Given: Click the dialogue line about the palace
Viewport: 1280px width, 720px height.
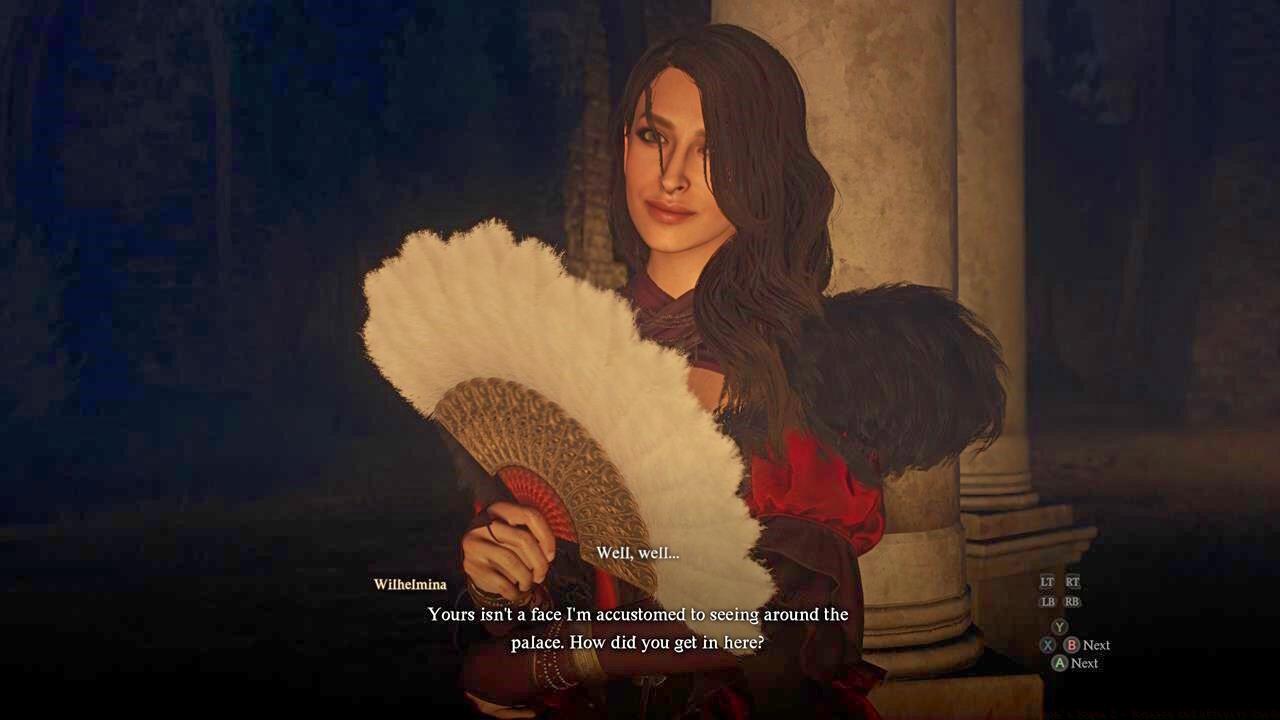Looking at the screenshot, I should (x=637, y=614).
